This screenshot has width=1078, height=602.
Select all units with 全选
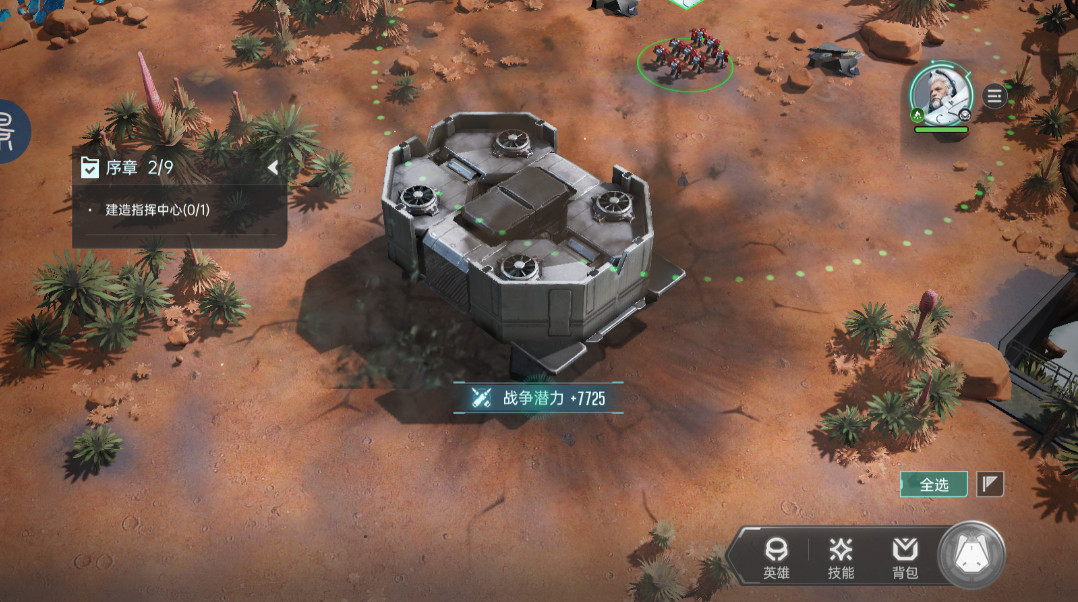[933, 484]
